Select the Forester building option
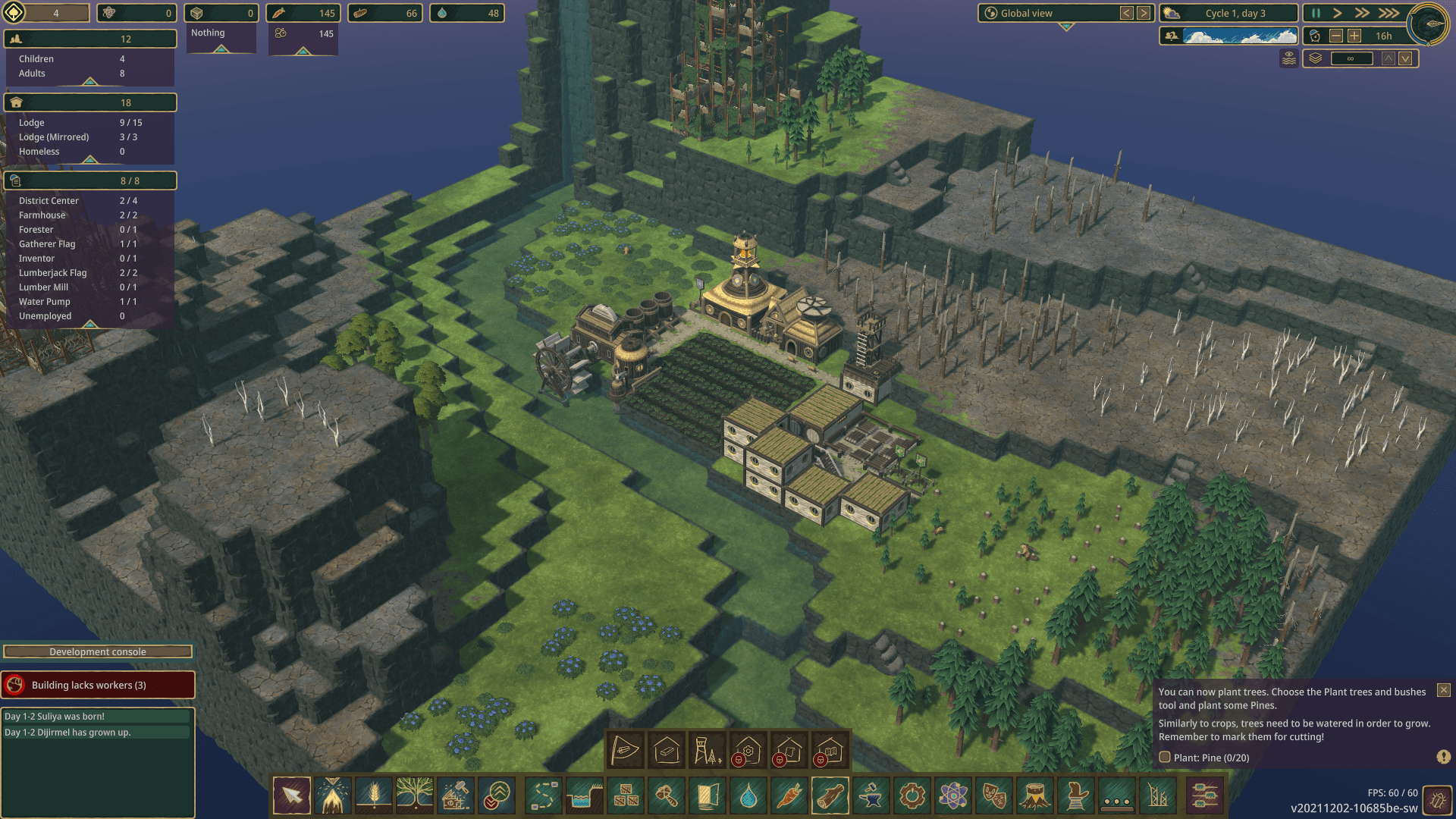1456x819 pixels. click(x=708, y=751)
